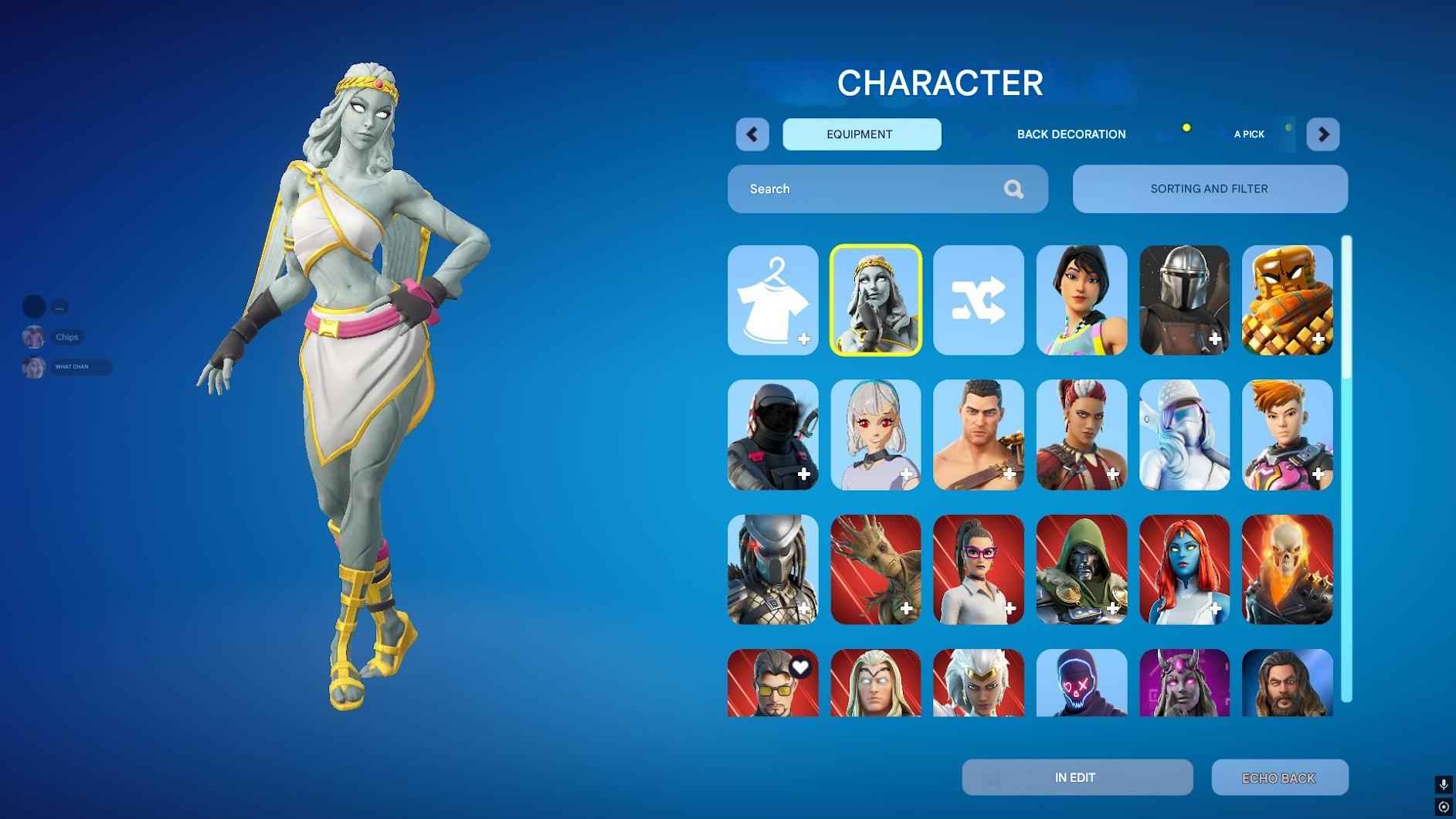
Task: Open the blank outfit hanger slot
Action: click(772, 301)
